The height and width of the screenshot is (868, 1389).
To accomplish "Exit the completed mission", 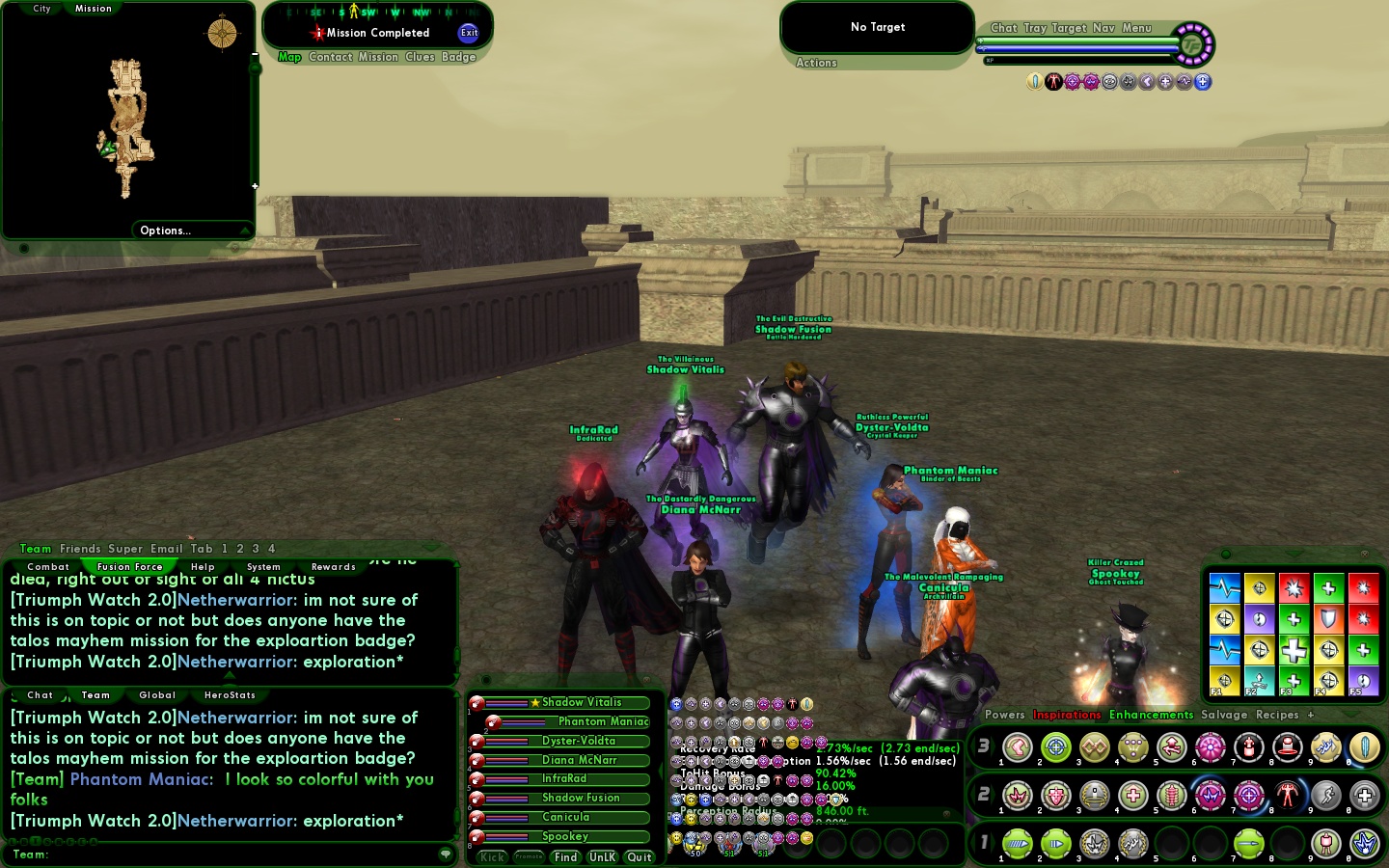I will (x=469, y=32).
